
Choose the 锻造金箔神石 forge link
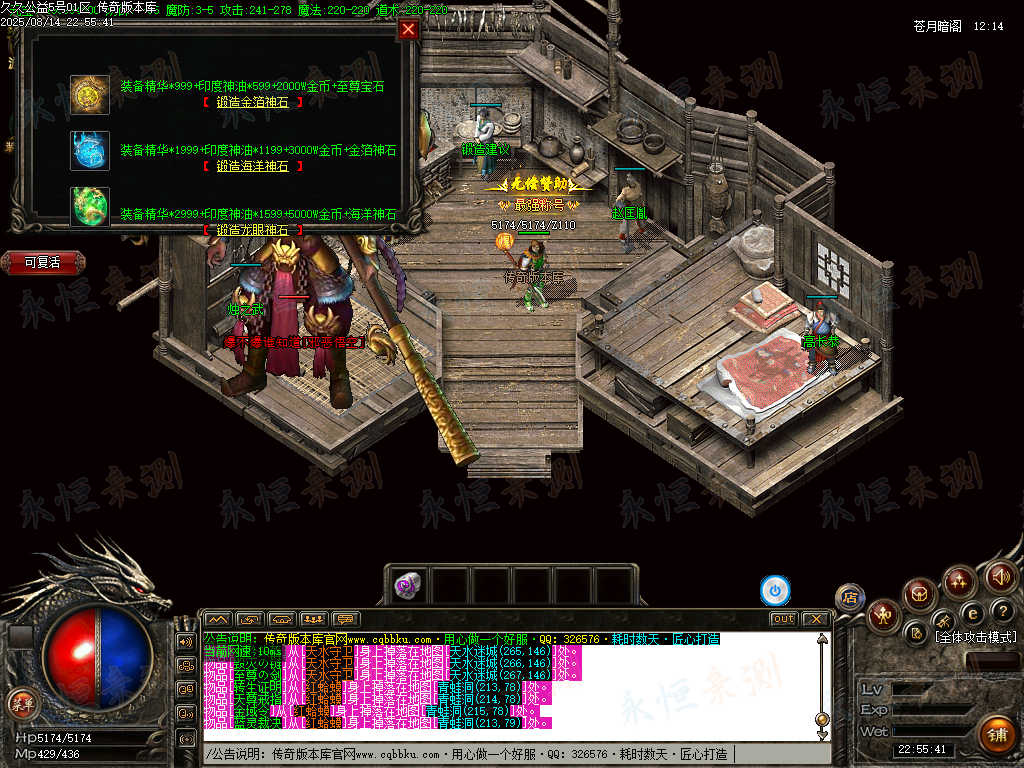(x=252, y=102)
